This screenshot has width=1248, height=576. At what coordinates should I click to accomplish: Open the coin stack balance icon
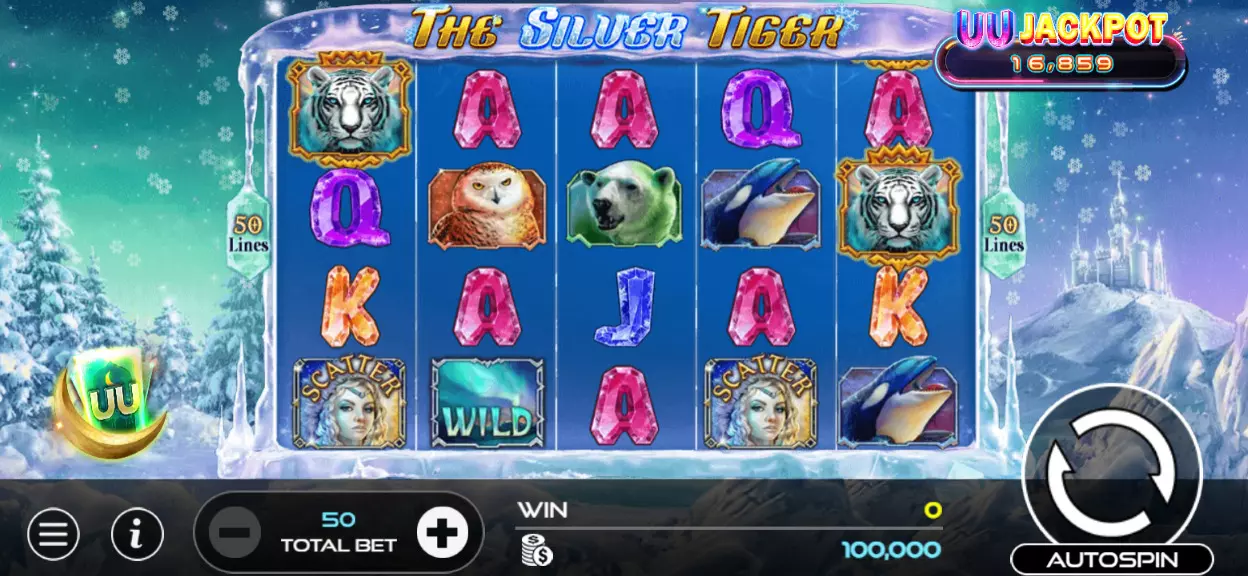coord(536,549)
